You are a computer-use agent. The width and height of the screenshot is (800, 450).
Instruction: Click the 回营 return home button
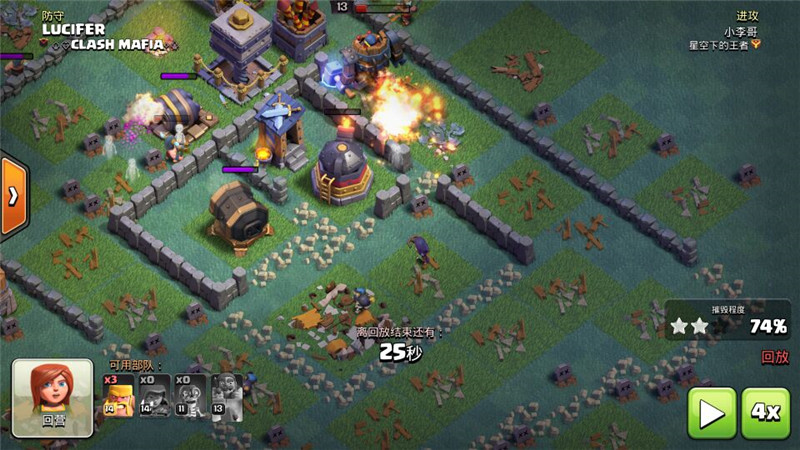pos(53,397)
